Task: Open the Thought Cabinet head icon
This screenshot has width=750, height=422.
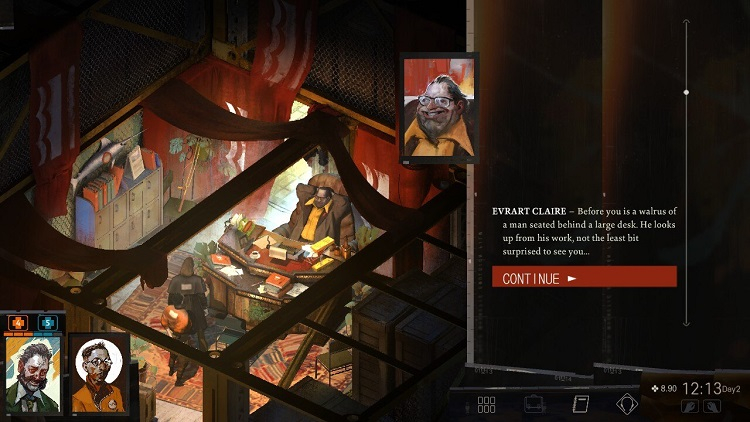Action: coord(627,405)
